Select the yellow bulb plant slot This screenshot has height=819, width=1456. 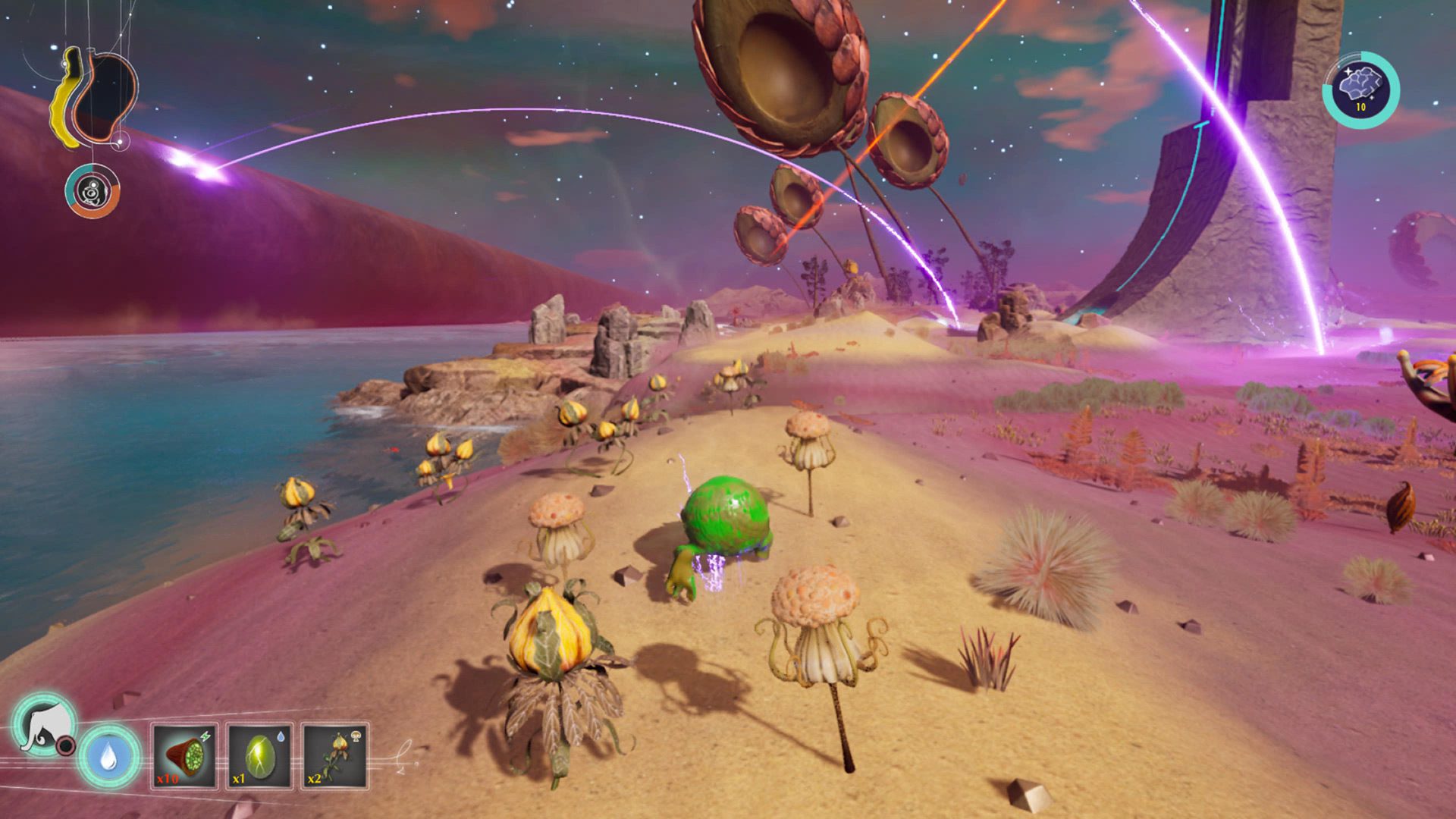point(335,756)
